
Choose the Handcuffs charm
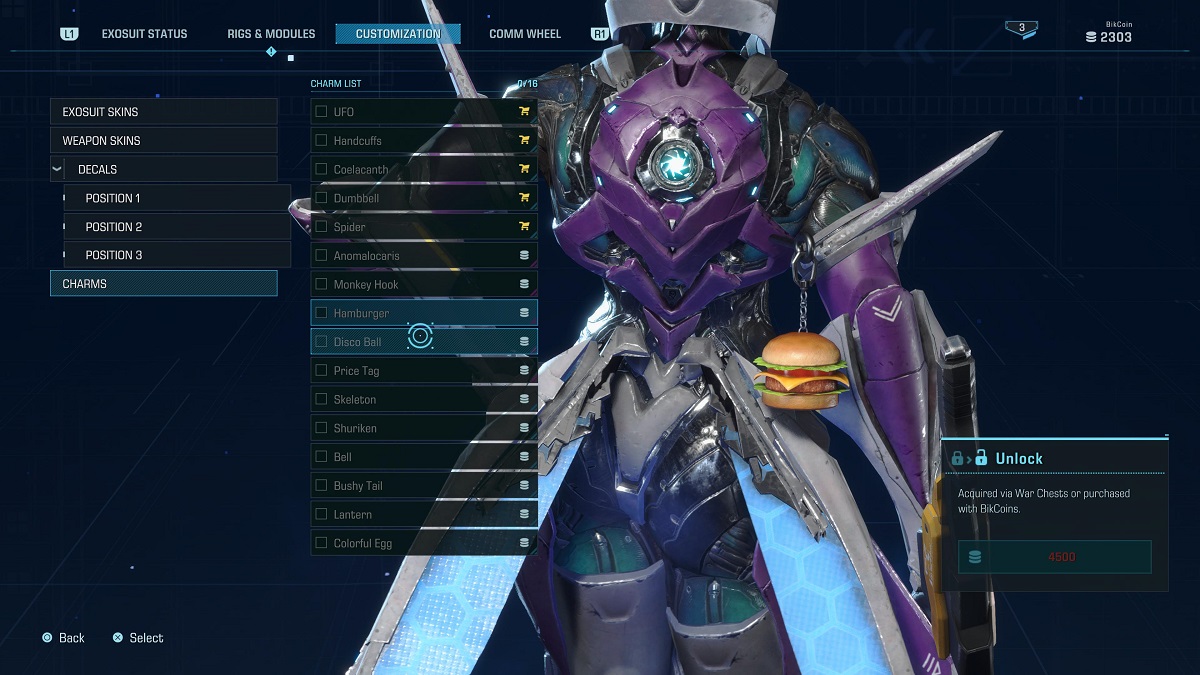(x=424, y=141)
